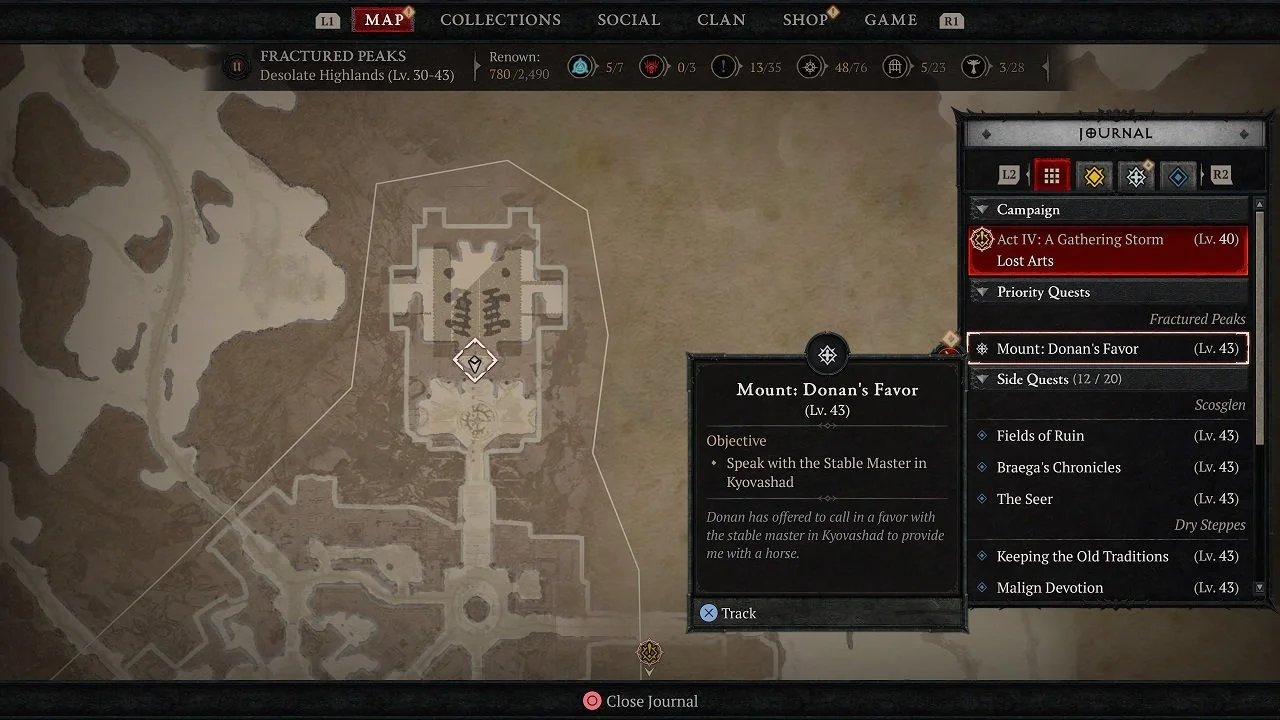Screen dimensions: 1280x720
Task: Open the Social tab
Action: click(x=628, y=20)
